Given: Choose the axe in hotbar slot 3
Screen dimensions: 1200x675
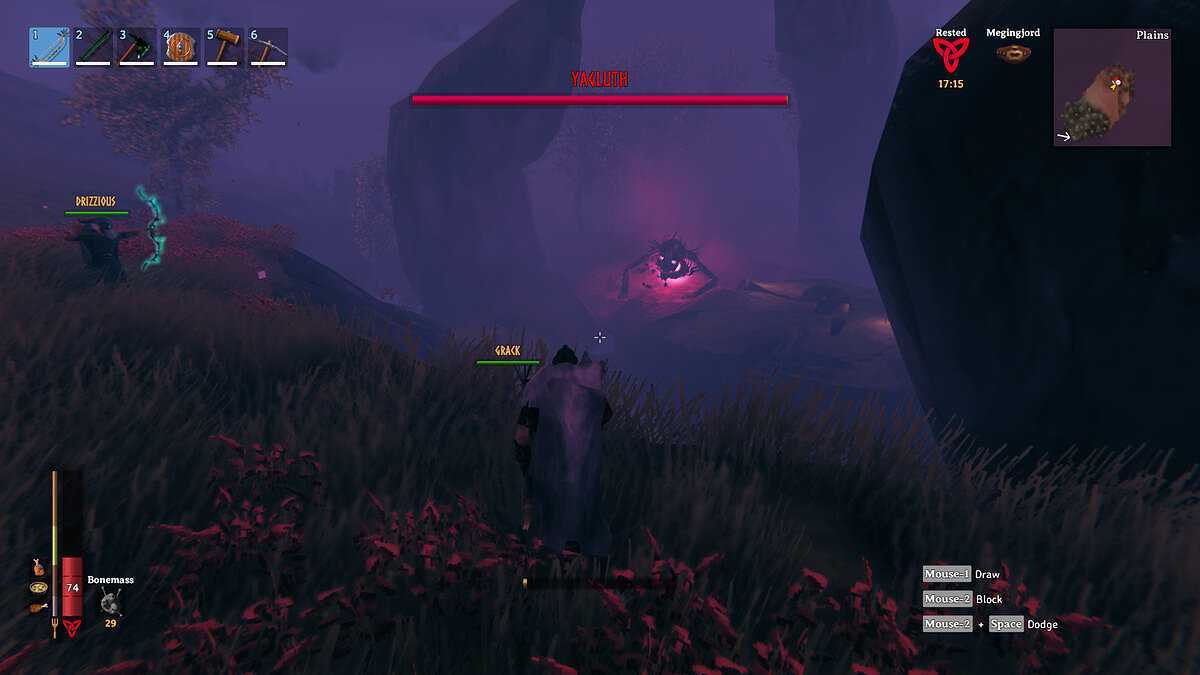Looking at the screenshot, I should 137,47.
